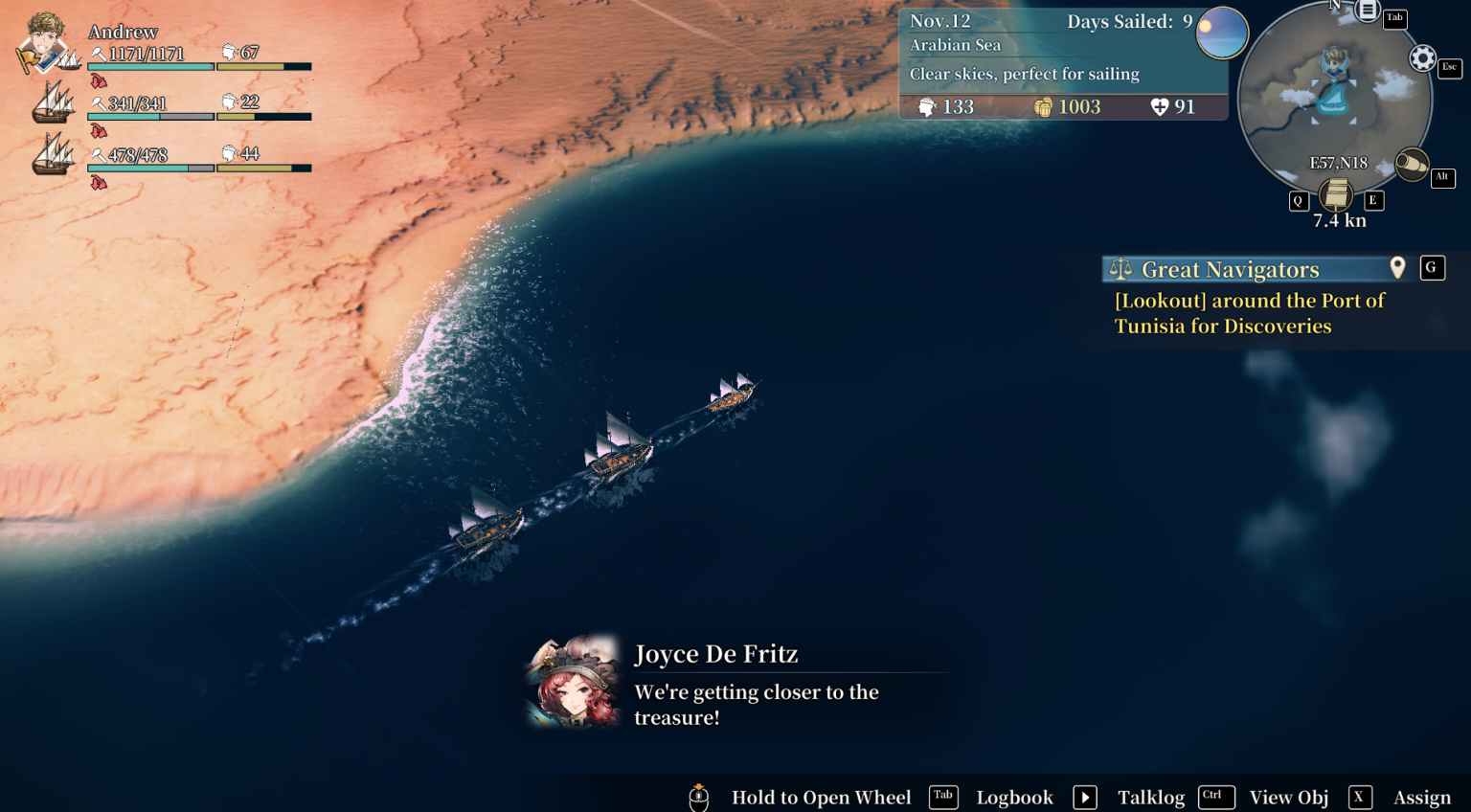Image resolution: width=1471 pixels, height=812 pixels.
Task: Toggle quest tracking with the G key button
Action: [1432, 268]
